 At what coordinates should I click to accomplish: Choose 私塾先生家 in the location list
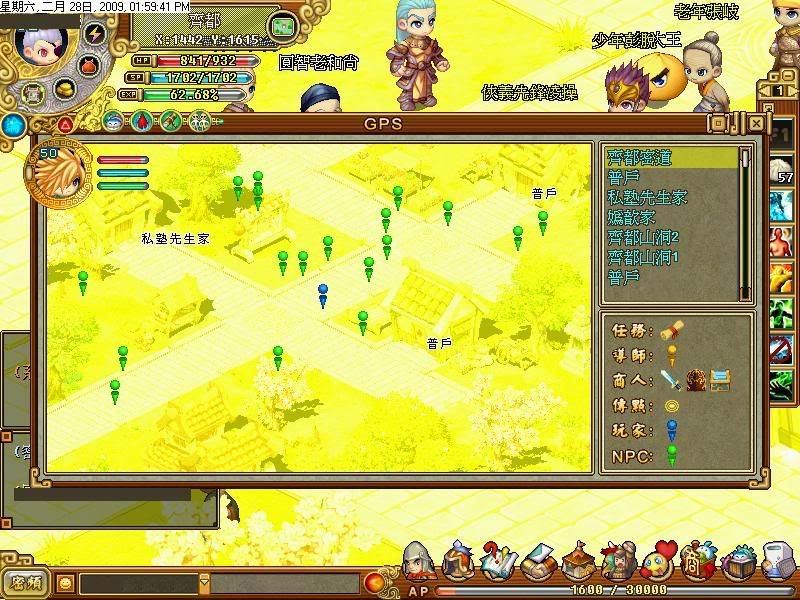(648, 198)
